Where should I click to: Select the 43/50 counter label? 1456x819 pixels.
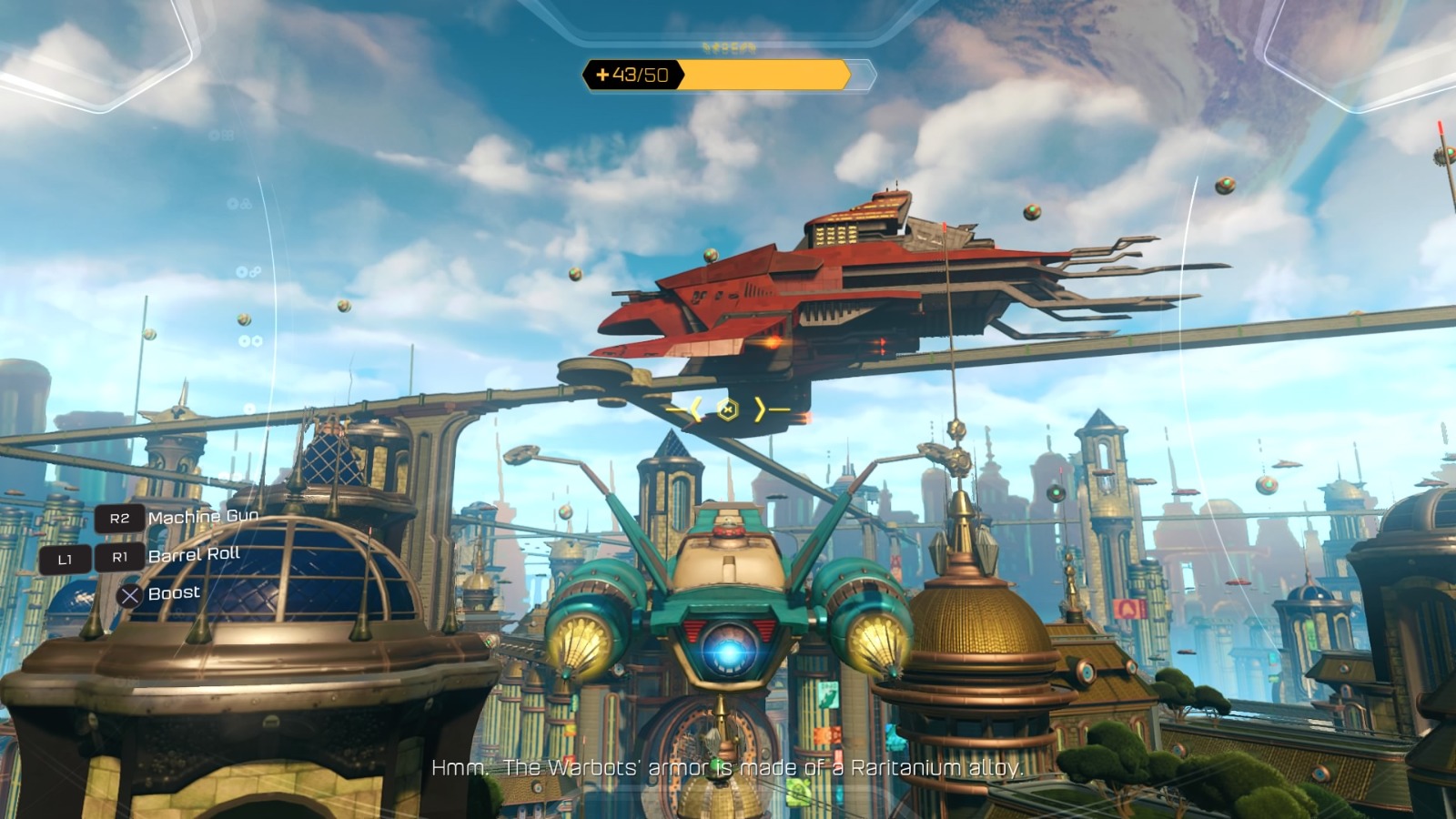(x=637, y=75)
